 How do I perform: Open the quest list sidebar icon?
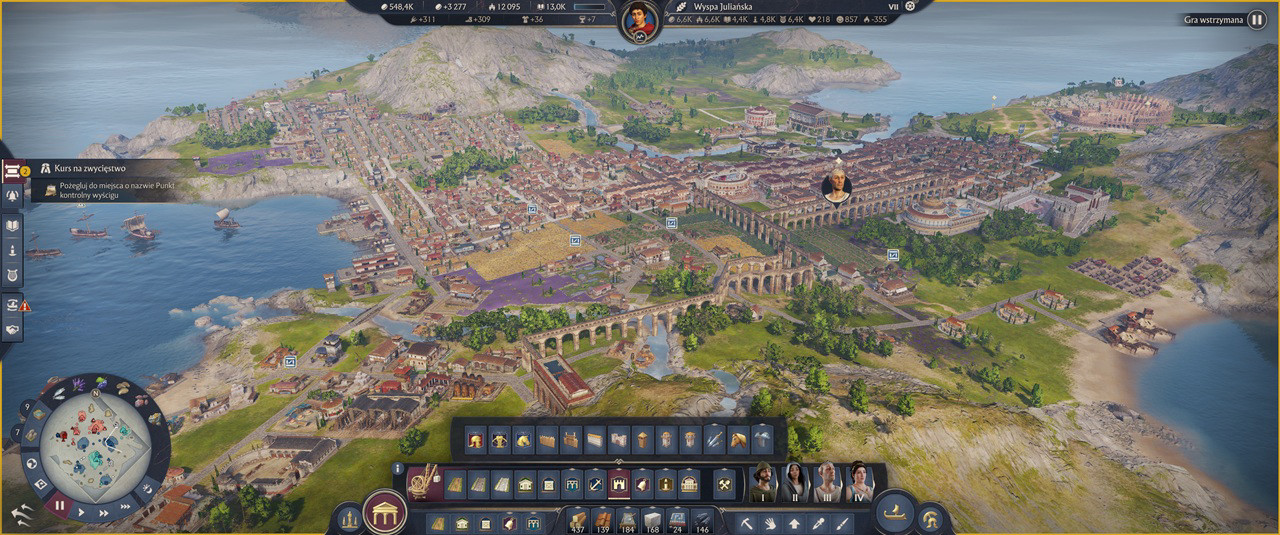(x=13, y=170)
